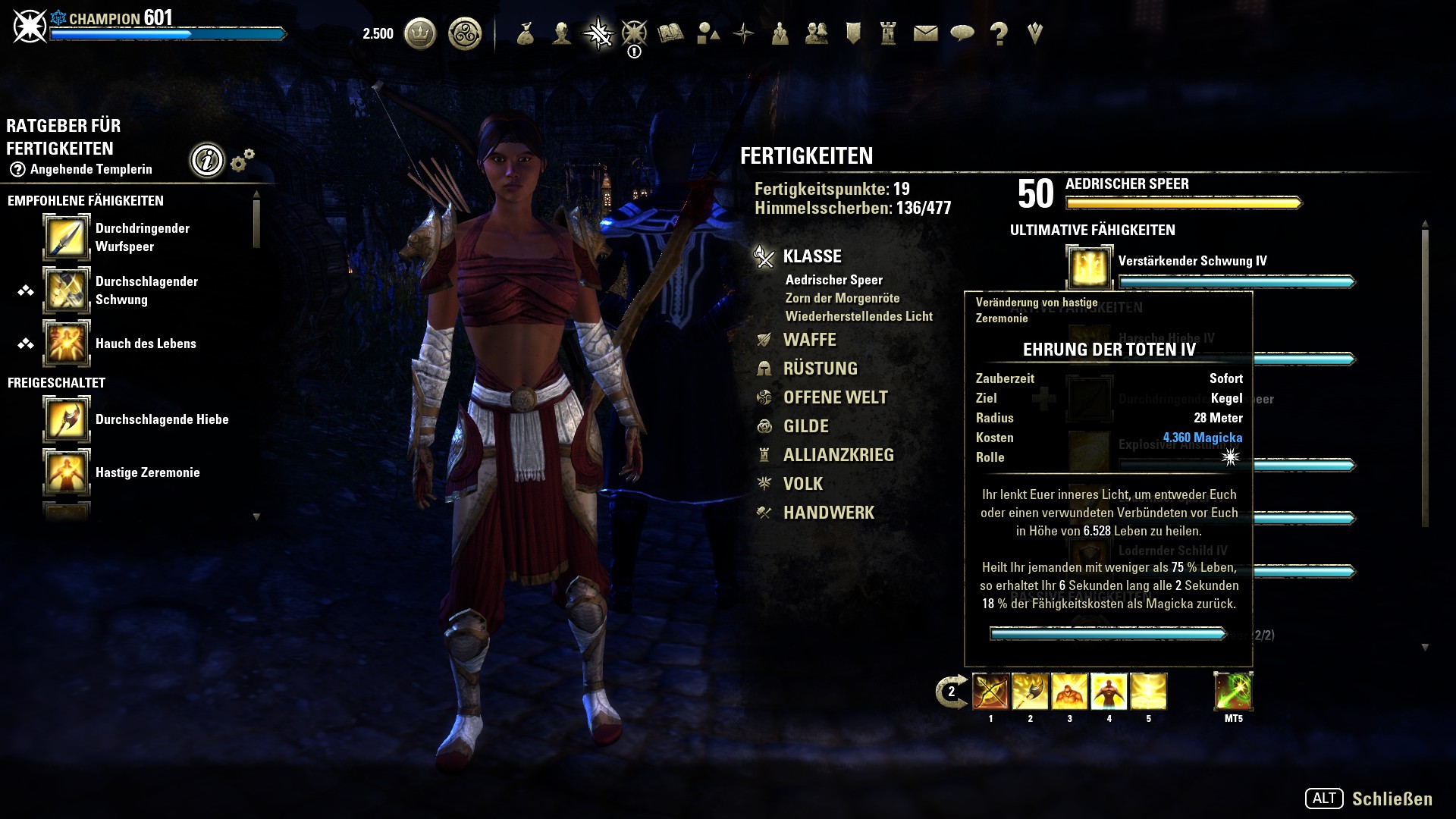This screenshot has height=819, width=1456.
Task: Open the inventory bag menu
Action: pyautogui.click(x=525, y=33)
